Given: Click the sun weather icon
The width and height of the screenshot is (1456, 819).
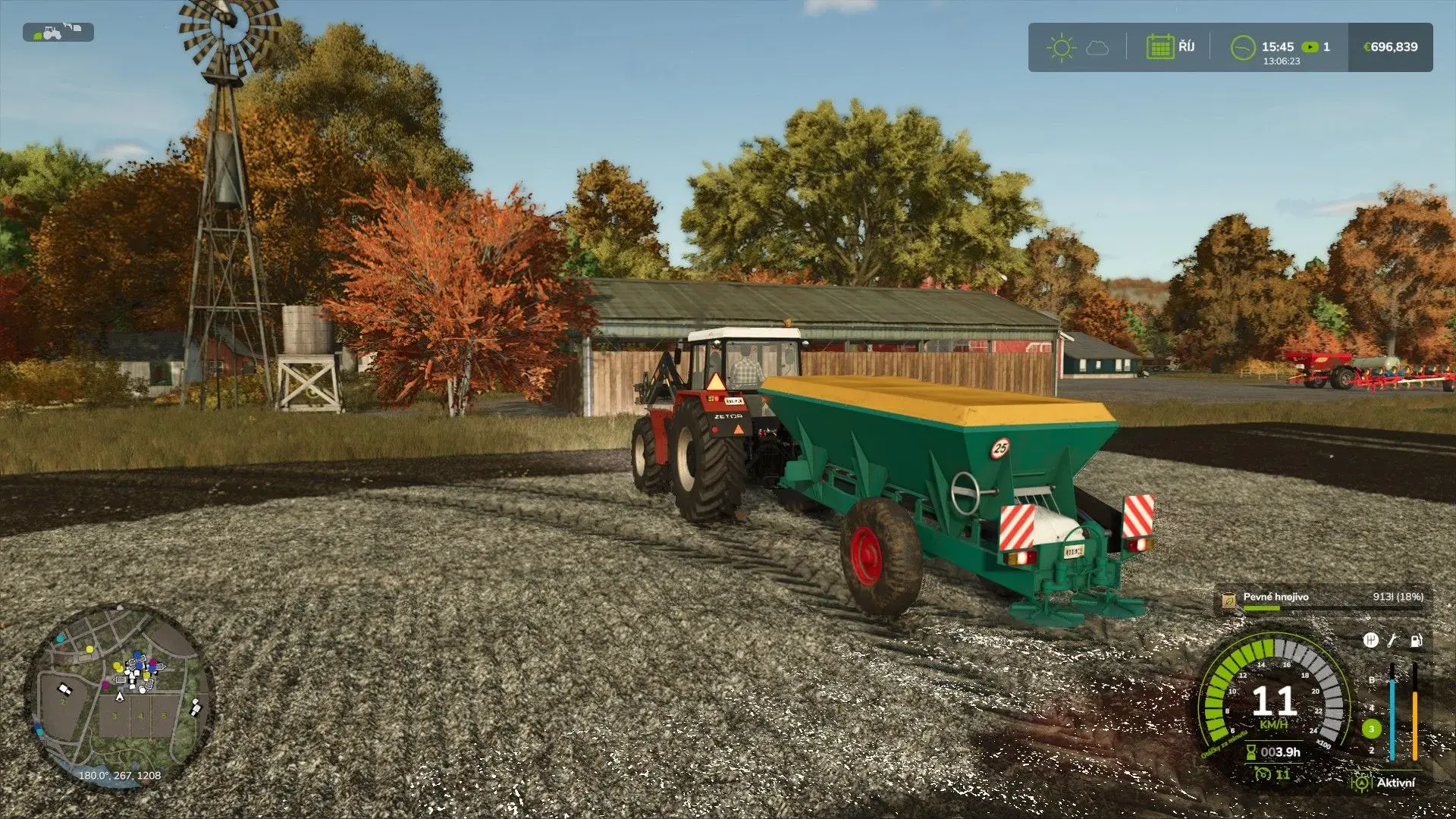Looking at the screenshot, I should coord(1062,47).
